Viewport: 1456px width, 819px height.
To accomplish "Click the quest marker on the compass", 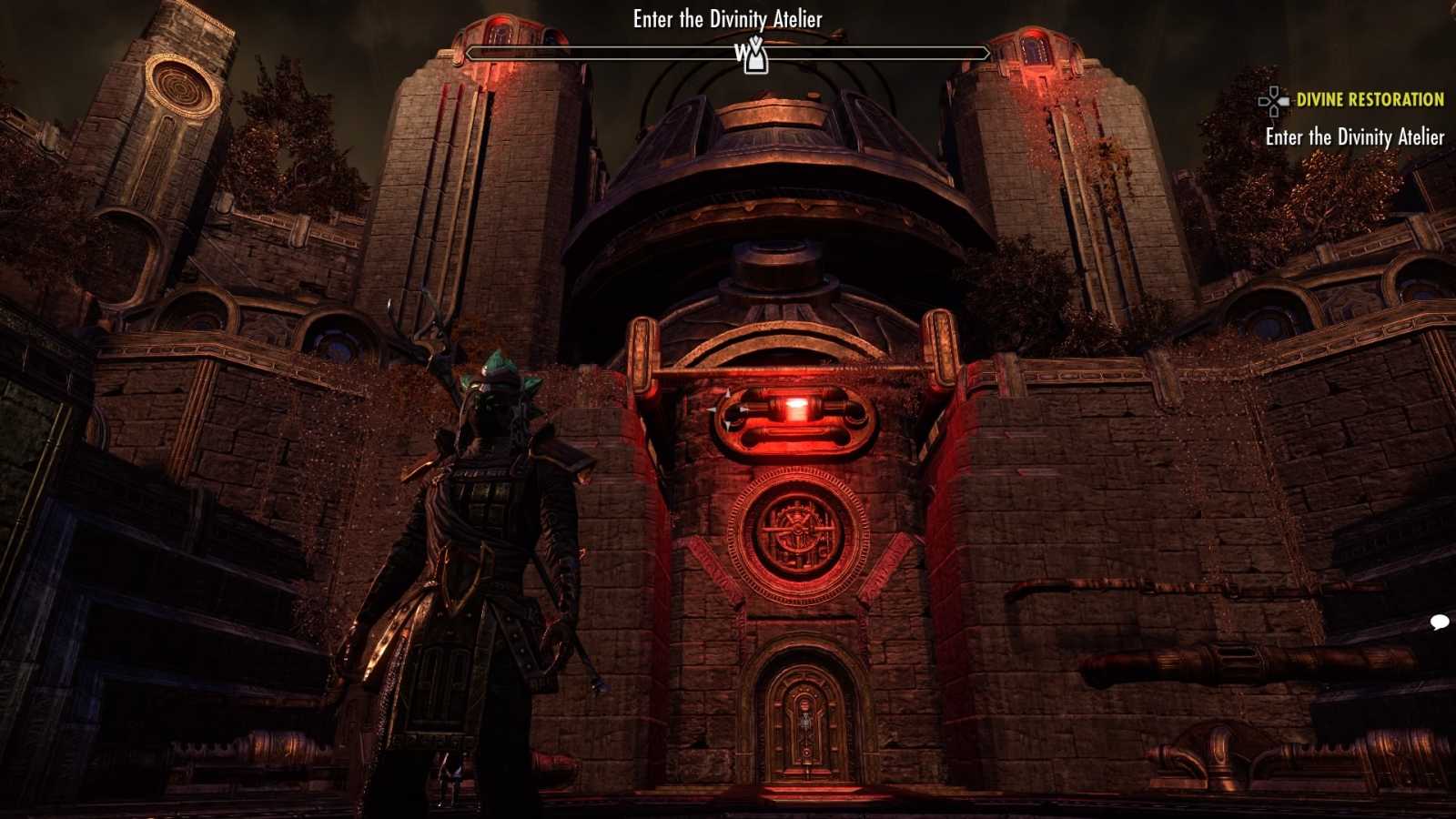I will pos(753,56).
